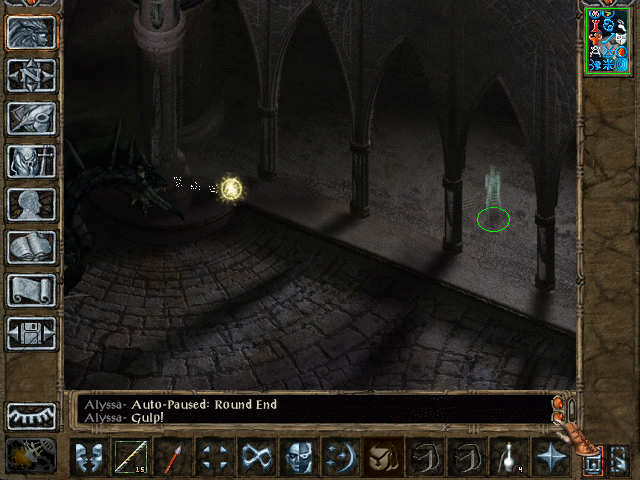Select the twin-masks Talk action

[x=89, y=457]
